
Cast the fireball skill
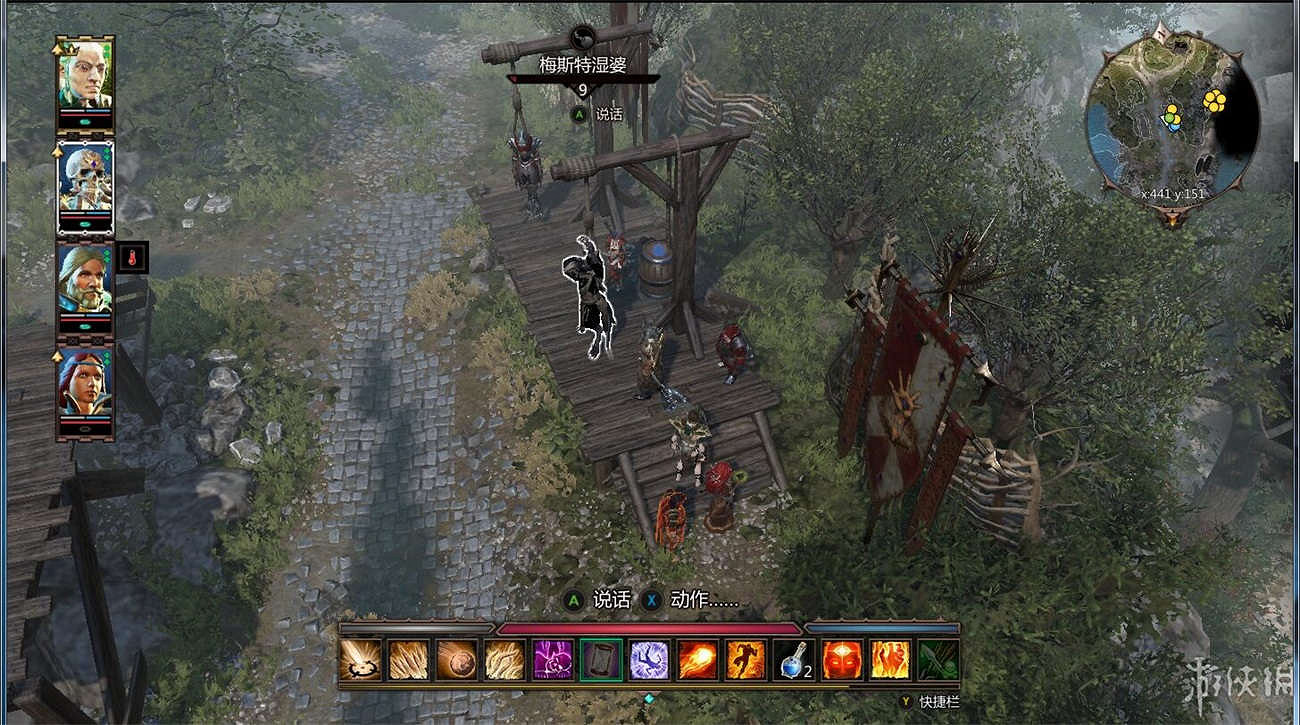pos(697,660)
